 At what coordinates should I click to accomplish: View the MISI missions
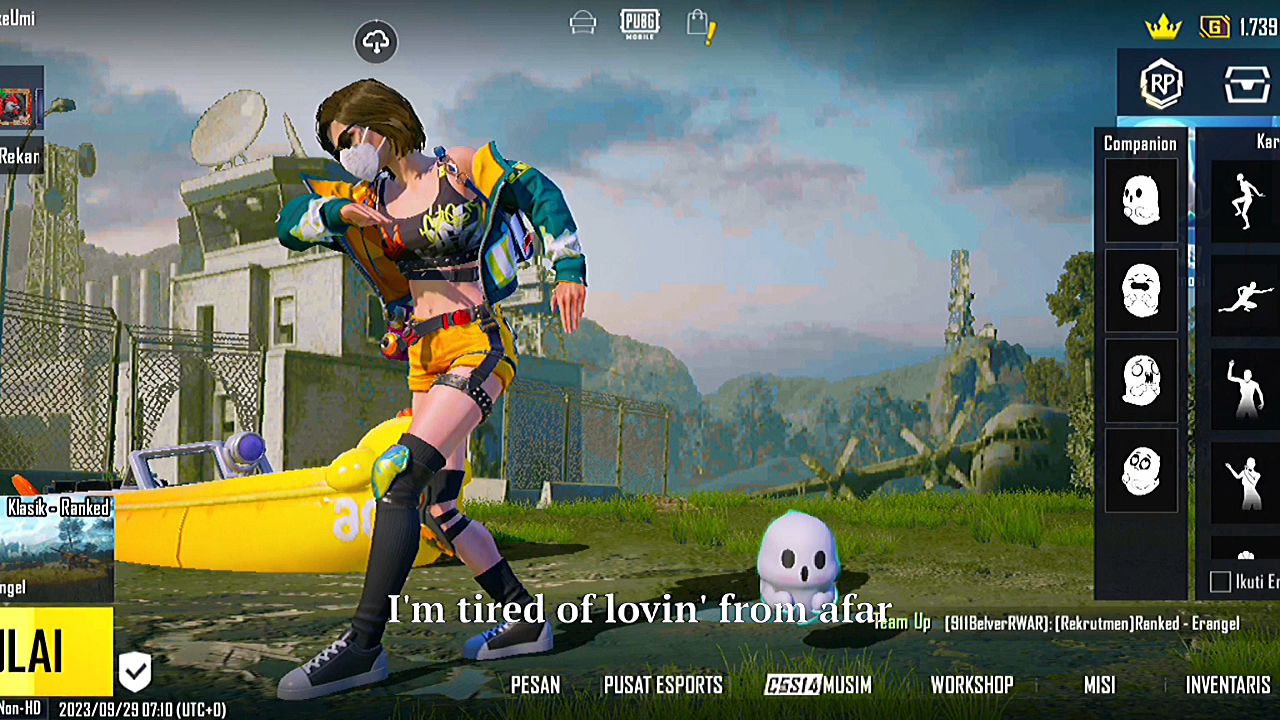1100,685
